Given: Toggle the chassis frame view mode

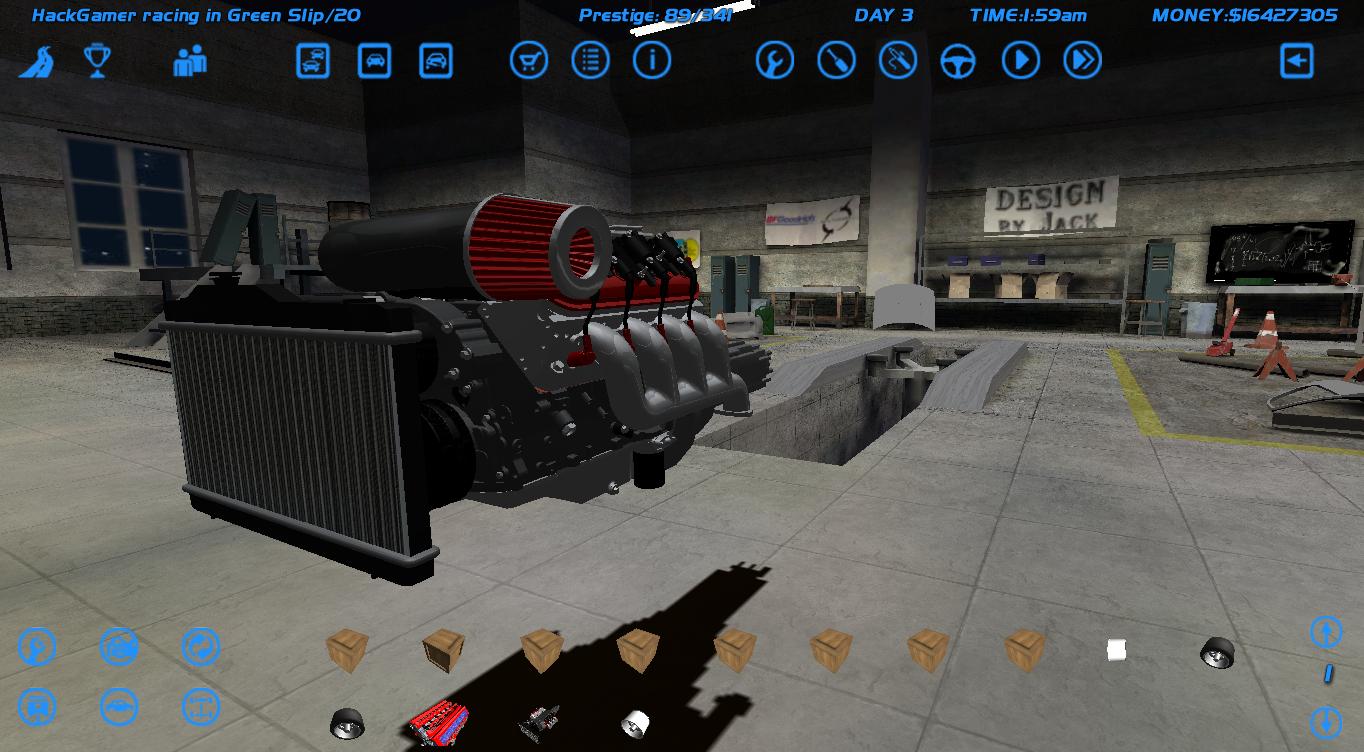Looking at the screenshot, I should pos(200,707).
